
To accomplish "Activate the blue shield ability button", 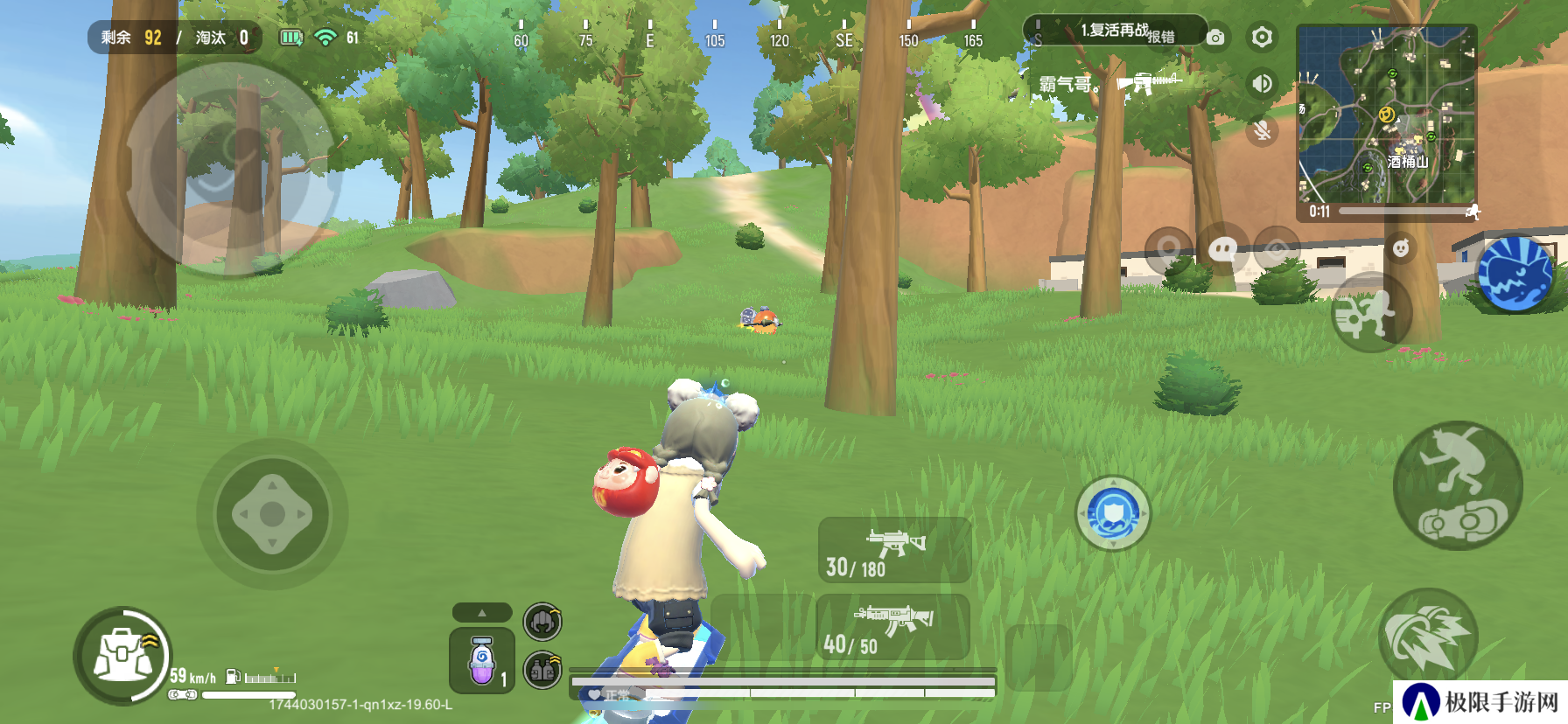I will point(1113,513).
